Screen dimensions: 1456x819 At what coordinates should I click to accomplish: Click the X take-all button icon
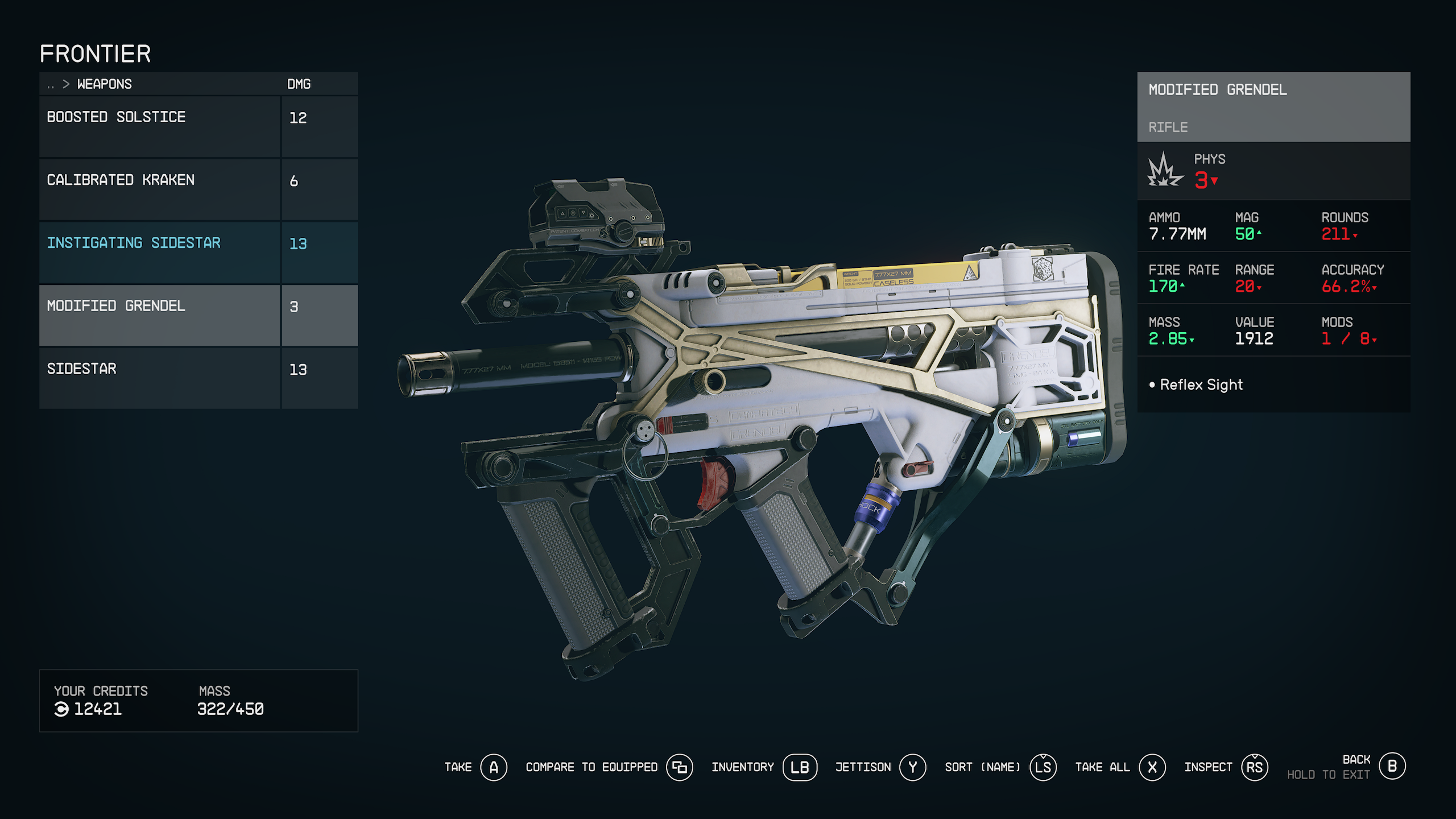click(x=1151, y=767)
